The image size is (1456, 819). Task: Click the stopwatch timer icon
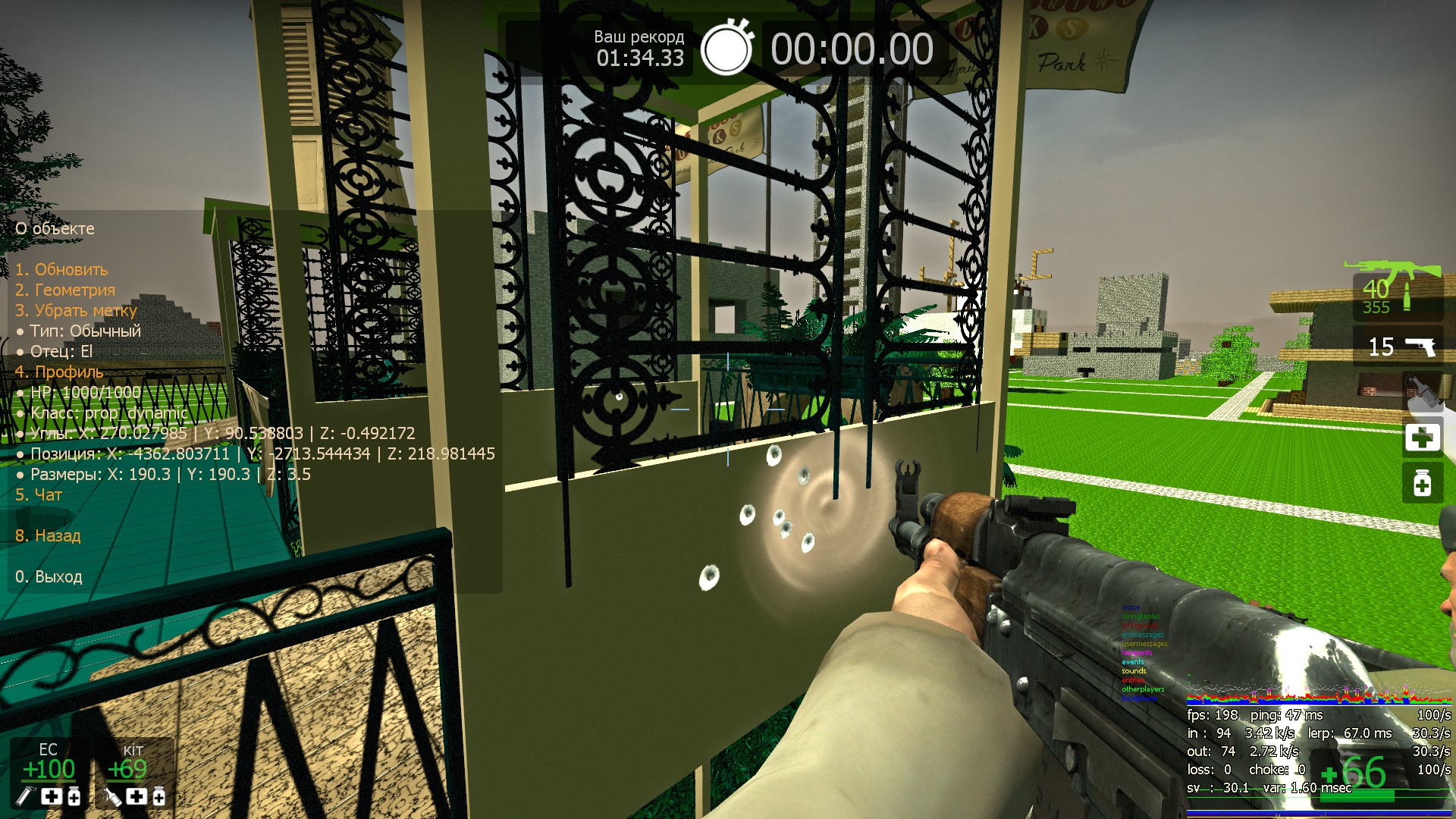(726, 49)
